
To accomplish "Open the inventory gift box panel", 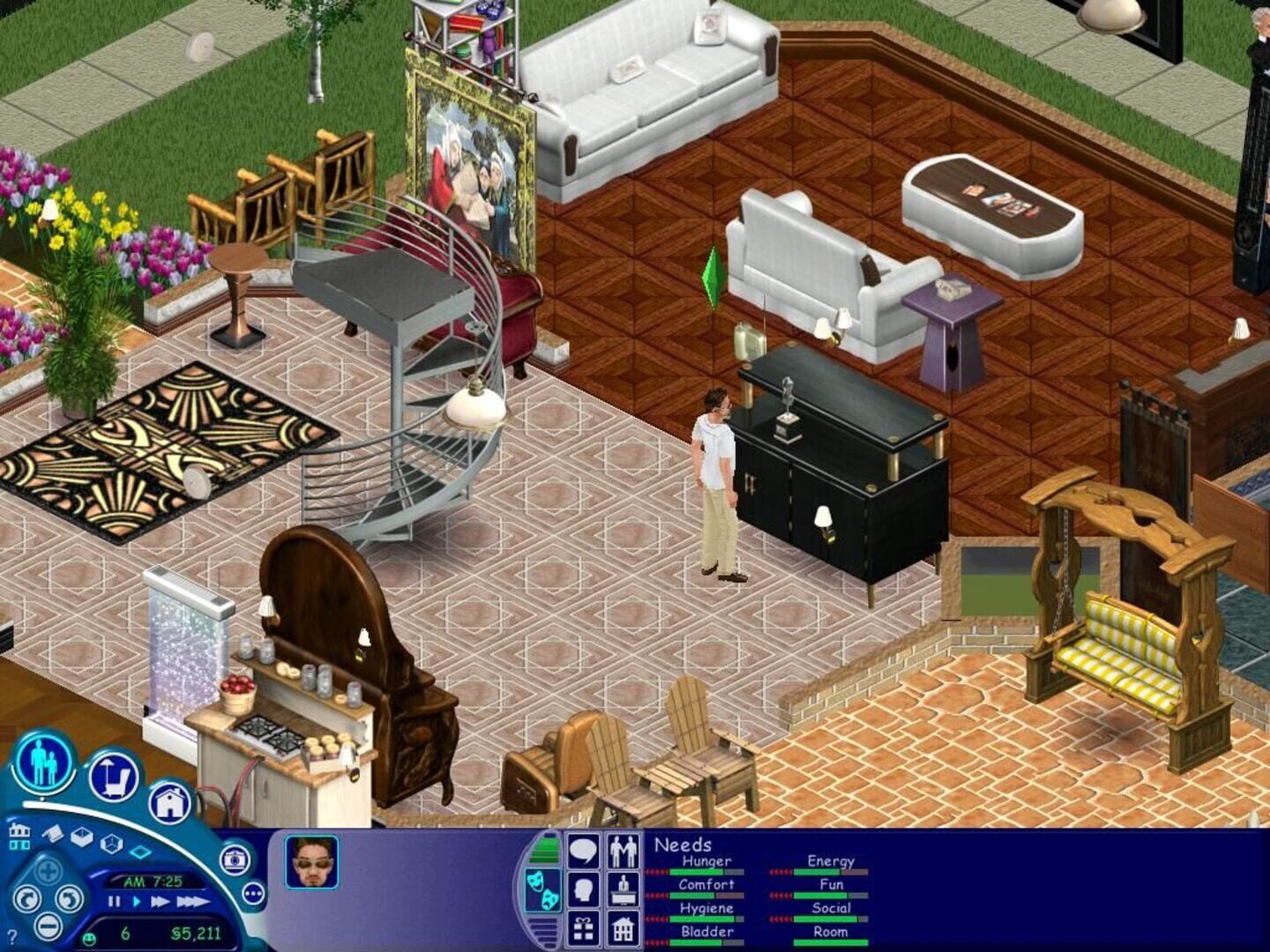I will point(583,927).
